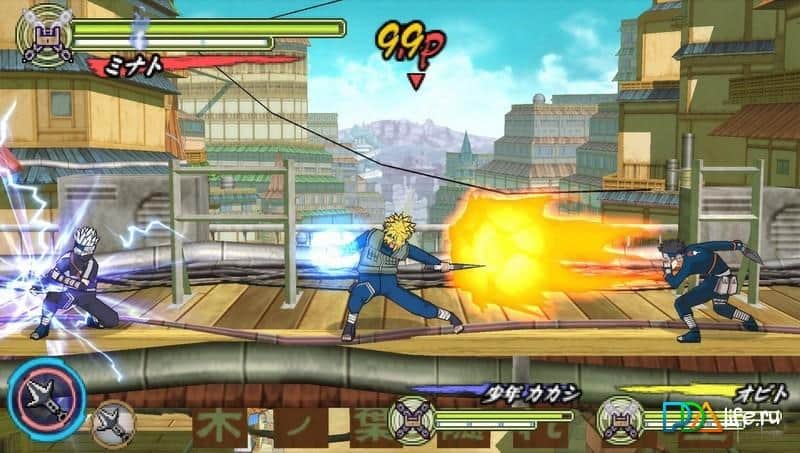Select Obito's emblem icon
Viewport: 800px width, 453px height.
click(x=619, y=418)
